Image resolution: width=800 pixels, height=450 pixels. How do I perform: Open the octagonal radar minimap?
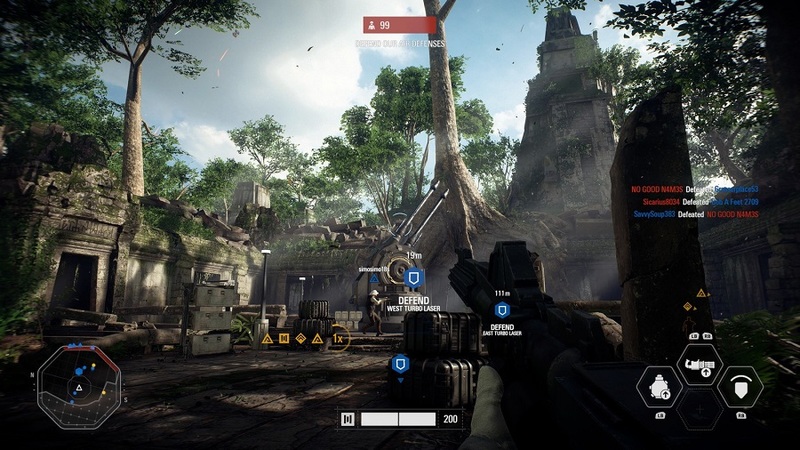[79, 385]
